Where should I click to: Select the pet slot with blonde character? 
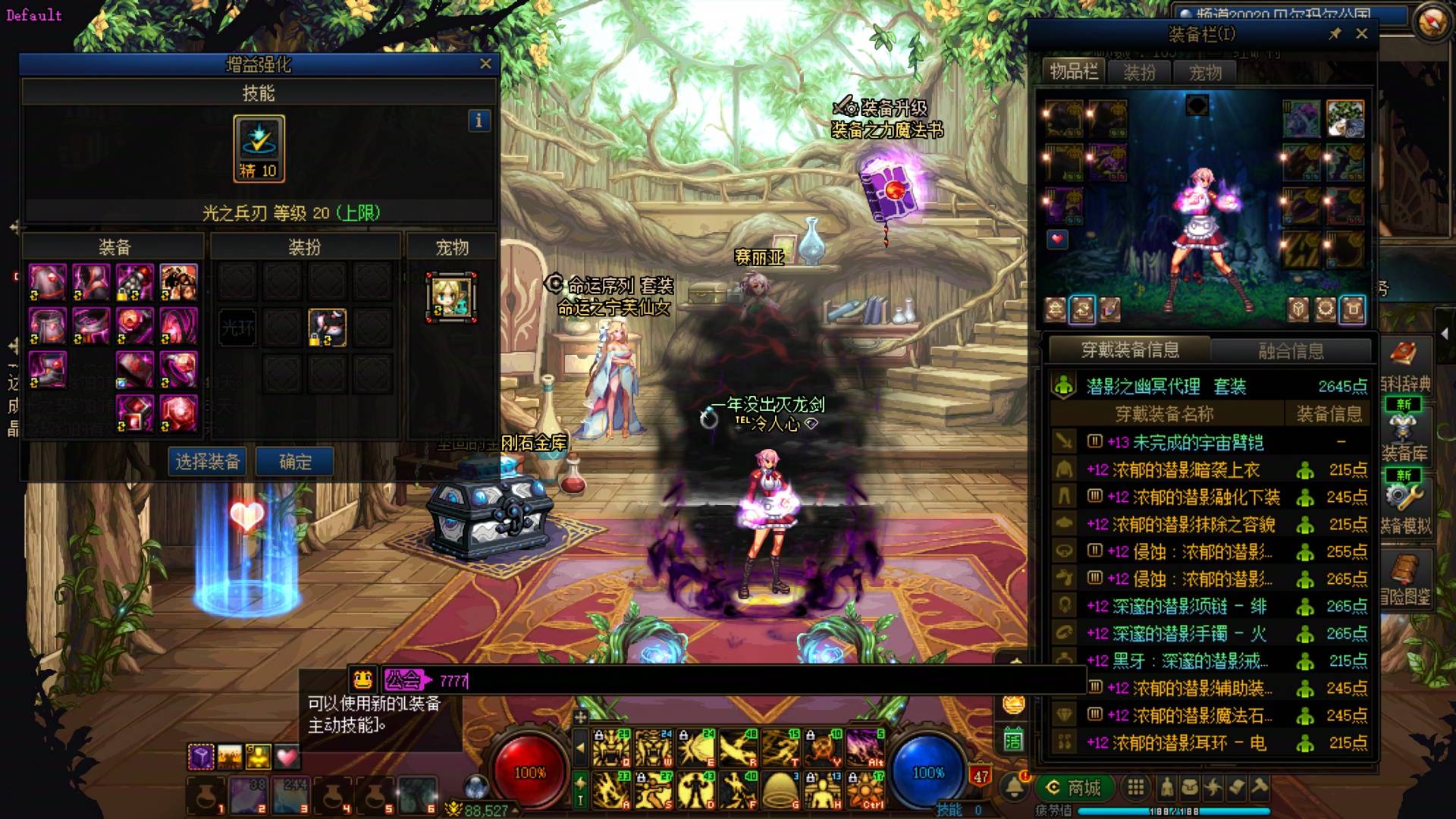452,297
